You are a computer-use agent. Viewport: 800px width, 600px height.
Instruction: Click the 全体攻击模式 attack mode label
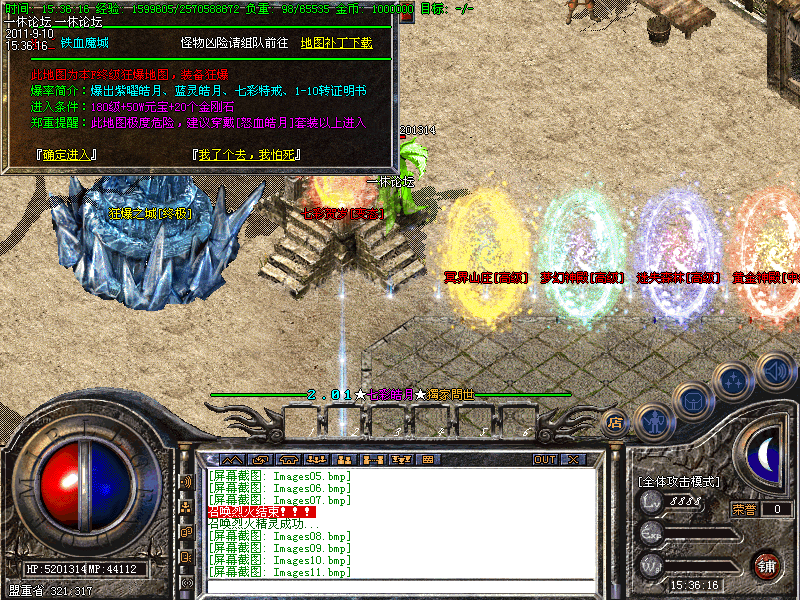click(x=679, y=482)
